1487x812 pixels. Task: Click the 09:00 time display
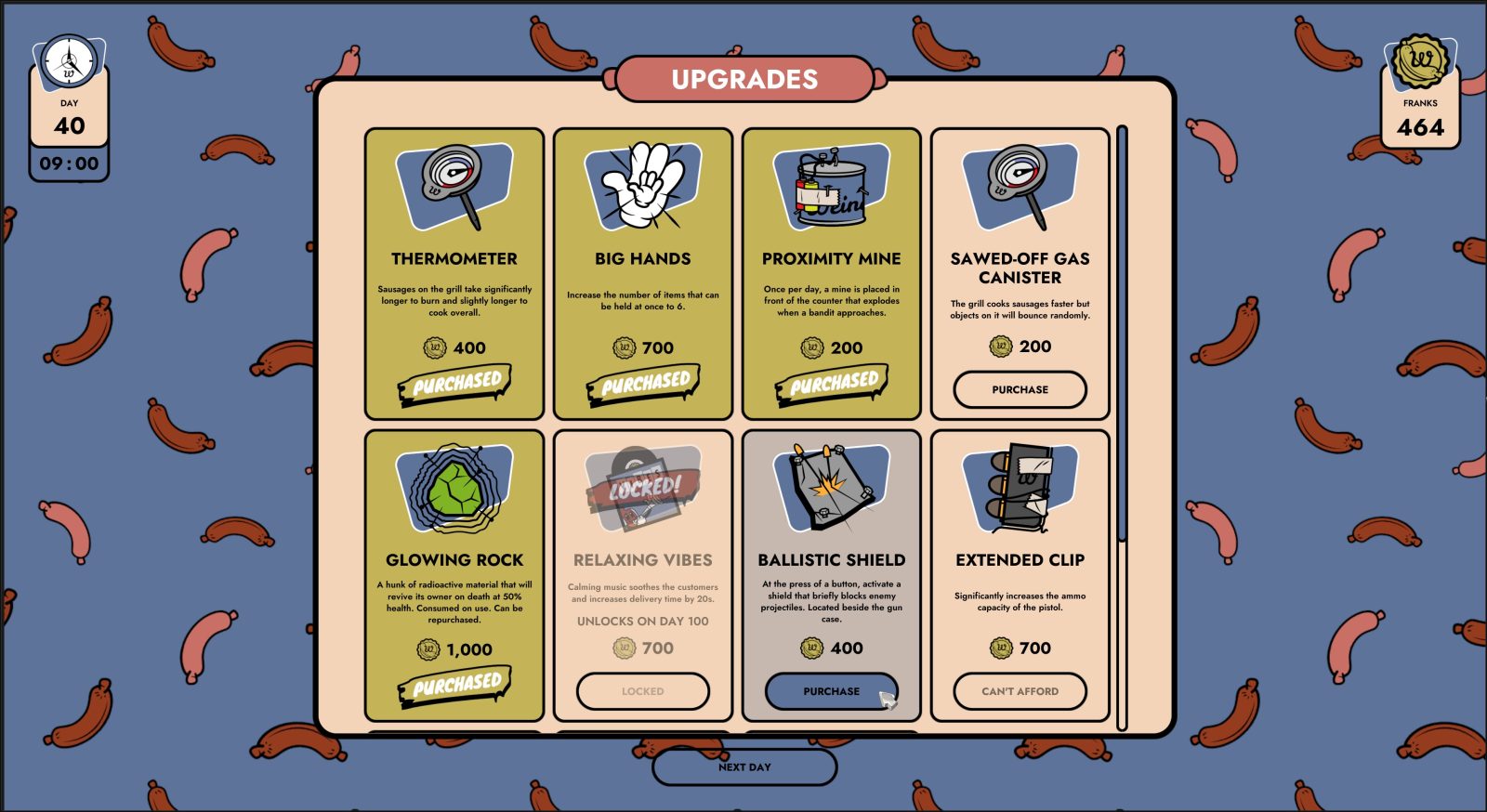pyautogui.click(x=70, y=162)
